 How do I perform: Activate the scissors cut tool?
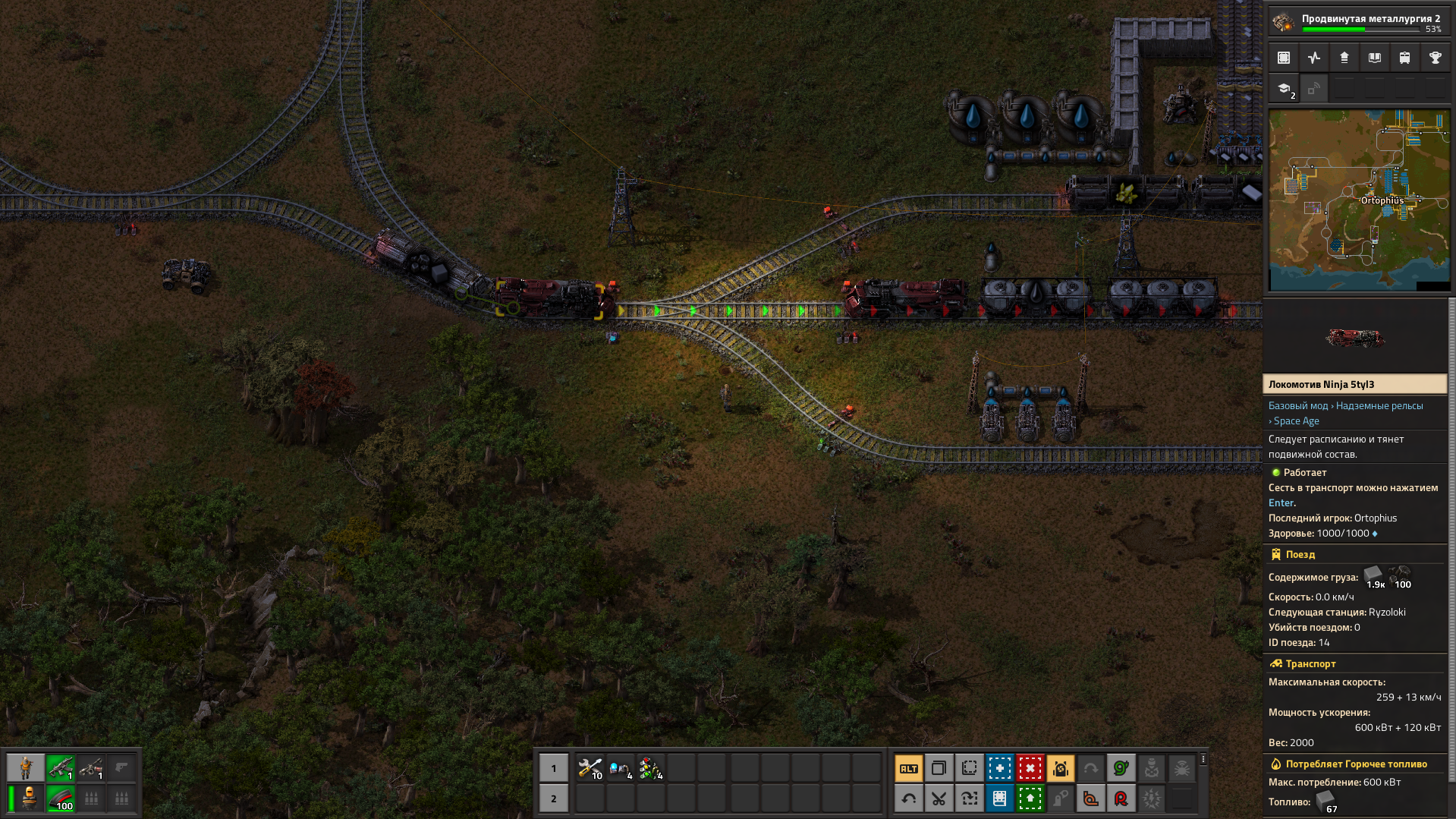[x=939, y=799]
